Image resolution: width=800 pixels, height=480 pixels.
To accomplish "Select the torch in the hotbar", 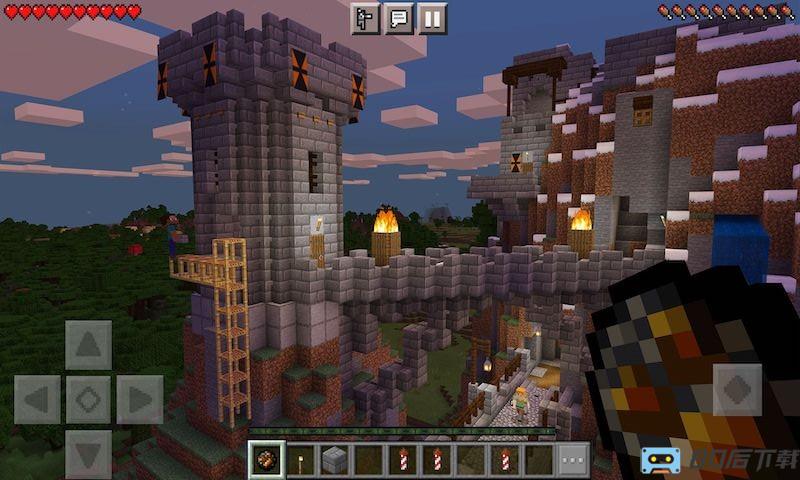I will tap(300, 460).
